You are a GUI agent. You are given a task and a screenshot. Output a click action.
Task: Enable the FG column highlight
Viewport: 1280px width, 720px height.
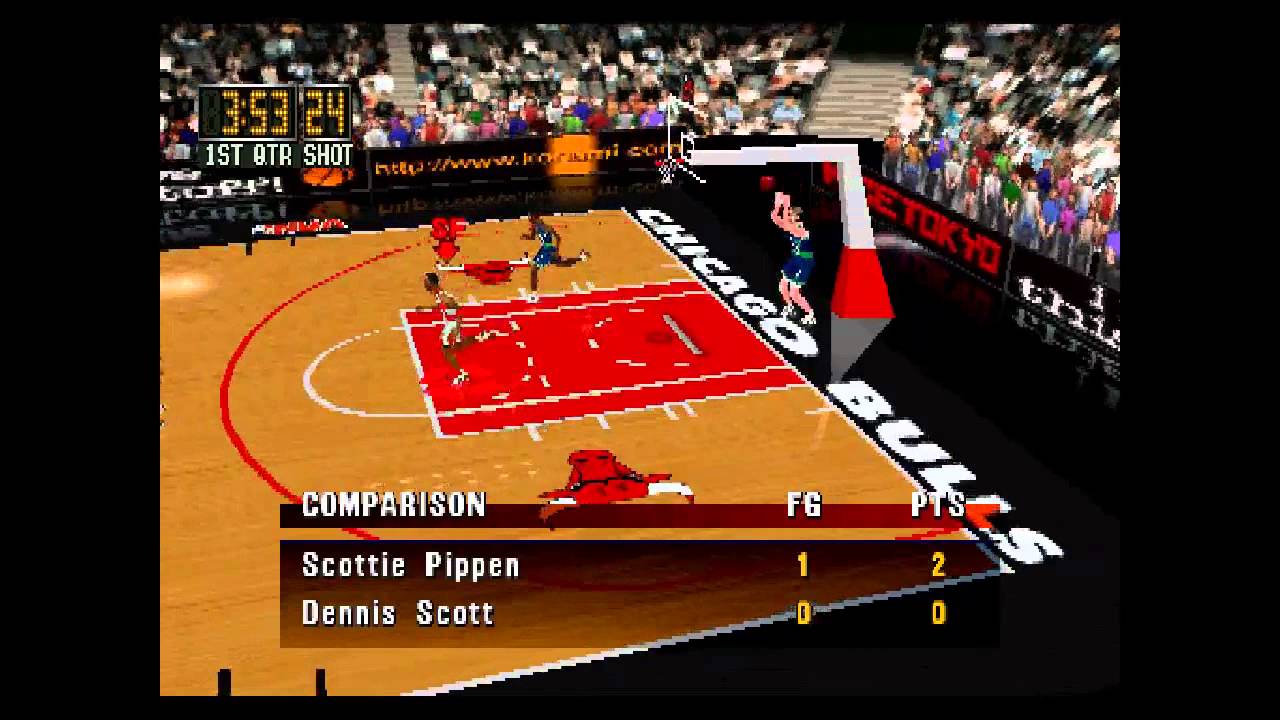point(804,506)
